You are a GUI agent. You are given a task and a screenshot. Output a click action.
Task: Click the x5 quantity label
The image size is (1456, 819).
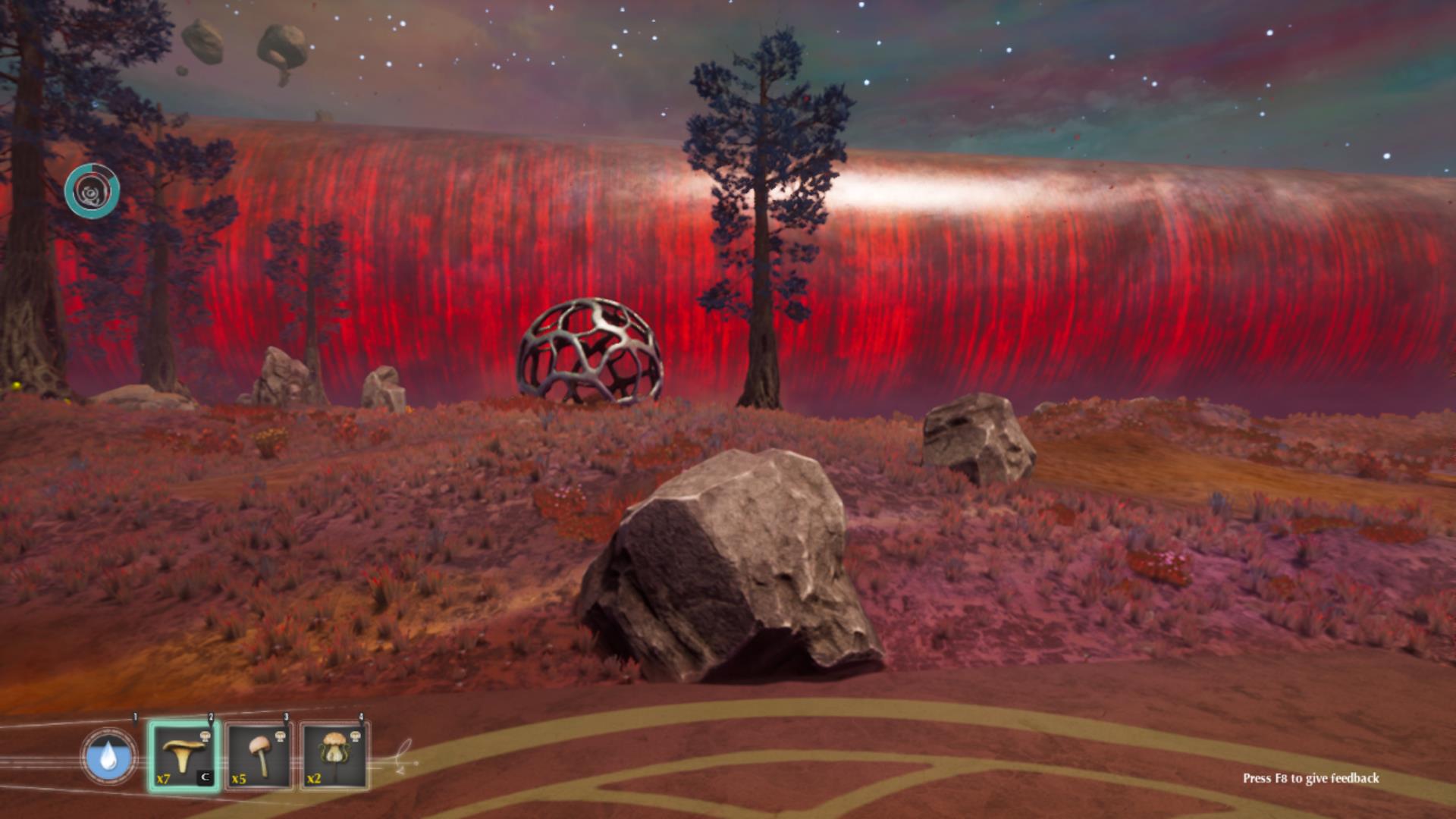click(238, 779)
